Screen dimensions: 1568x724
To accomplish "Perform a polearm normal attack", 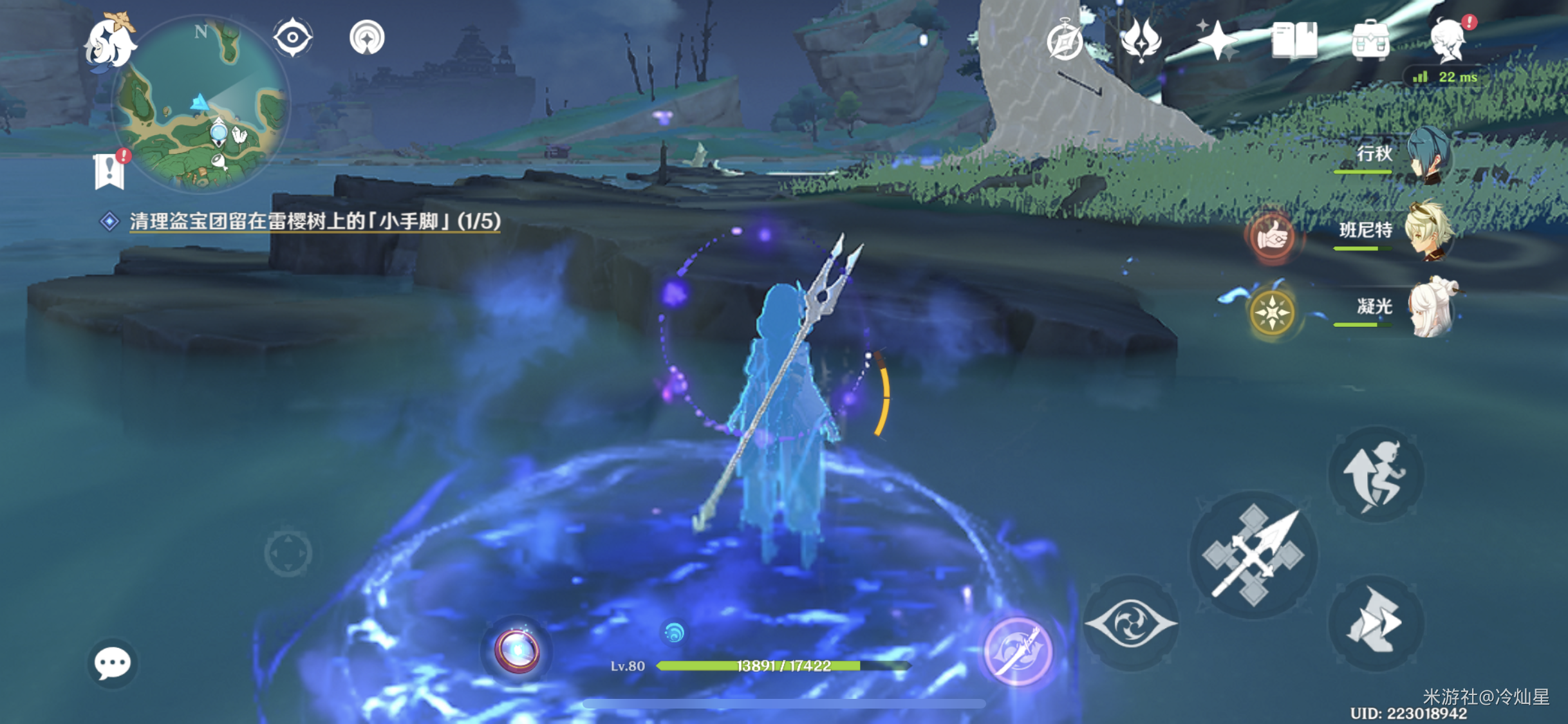I will [1253, 555].
